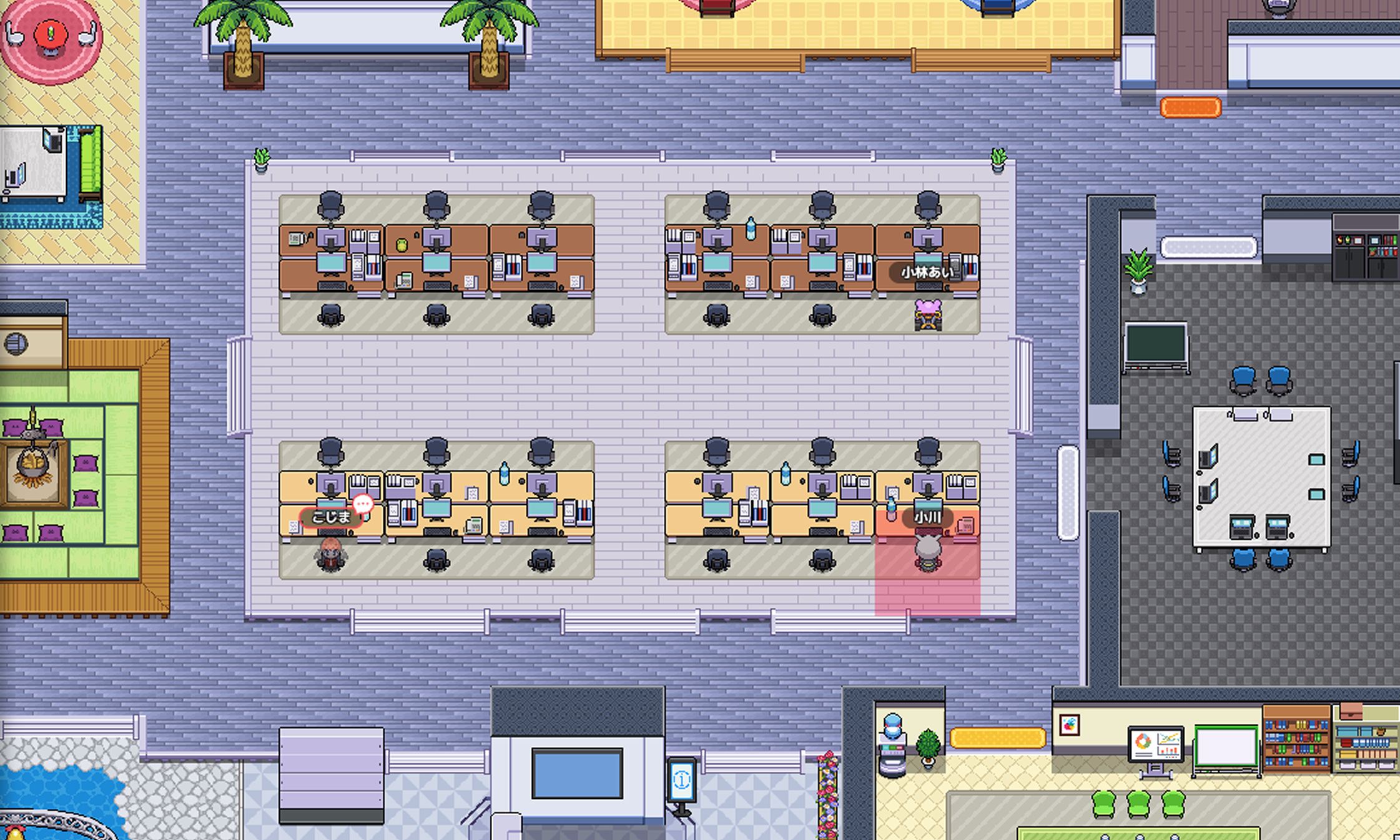Click the speech bubble icon beside こじま
The width and height of the screenshot is (1400, 840).
click(363, 503)
